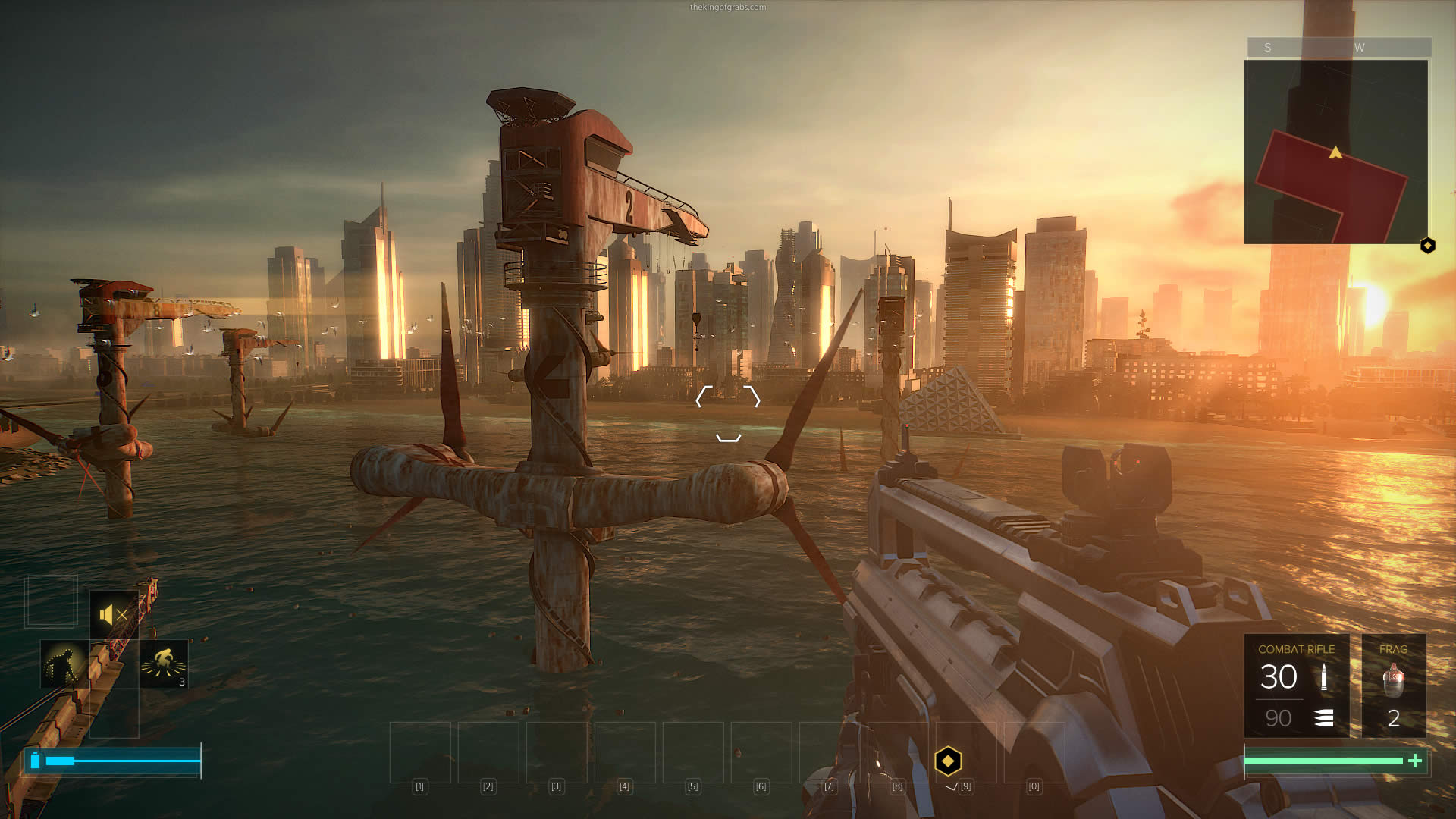Select the hexagon item in hotbar slot 9
This screenshot has width=1456, height=819.
[x=948, y=761]
